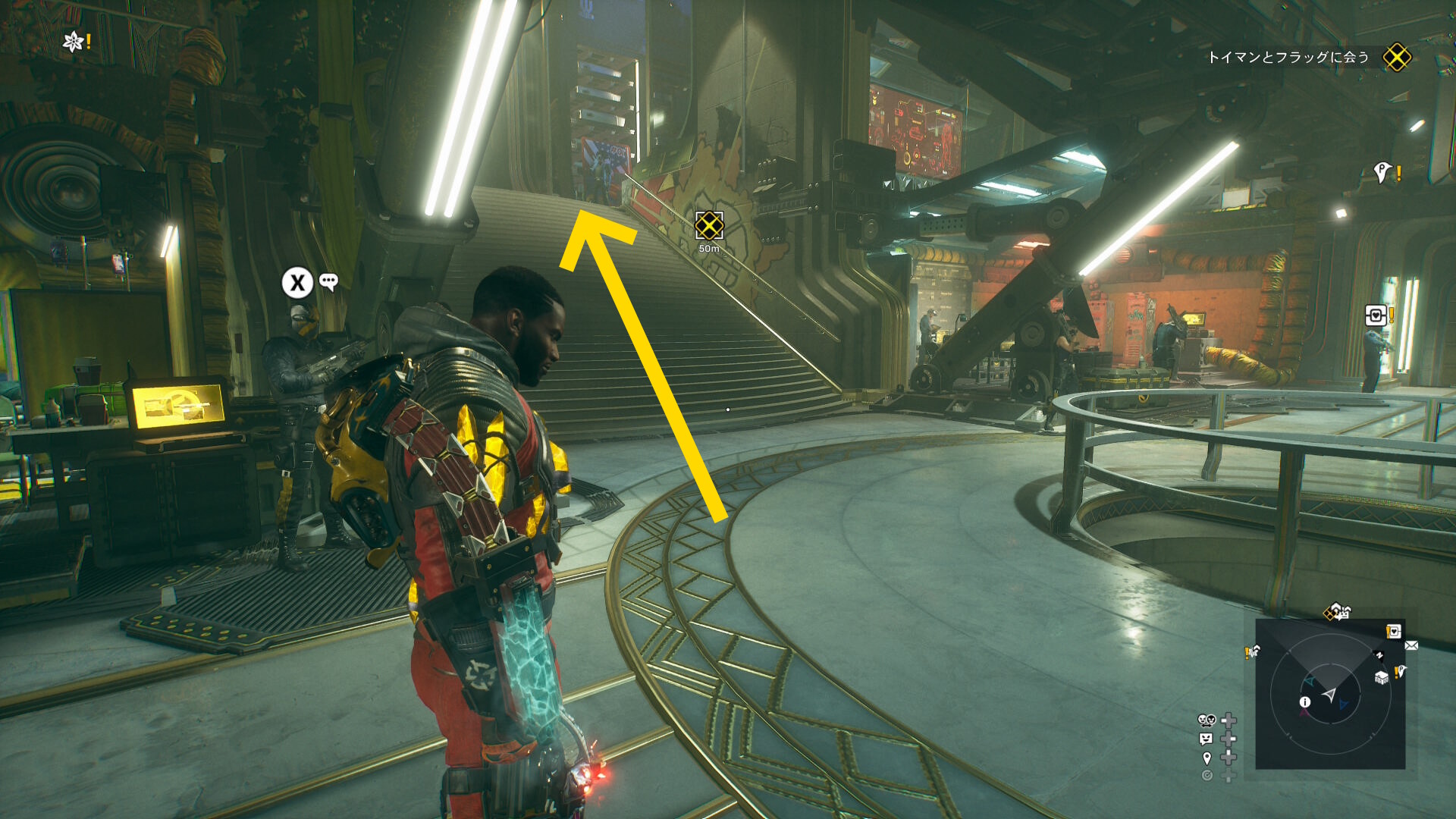Viewport: 1456px width, 819px height.
Task: Open the circular radar minimap
Action: coord(1330,694)
